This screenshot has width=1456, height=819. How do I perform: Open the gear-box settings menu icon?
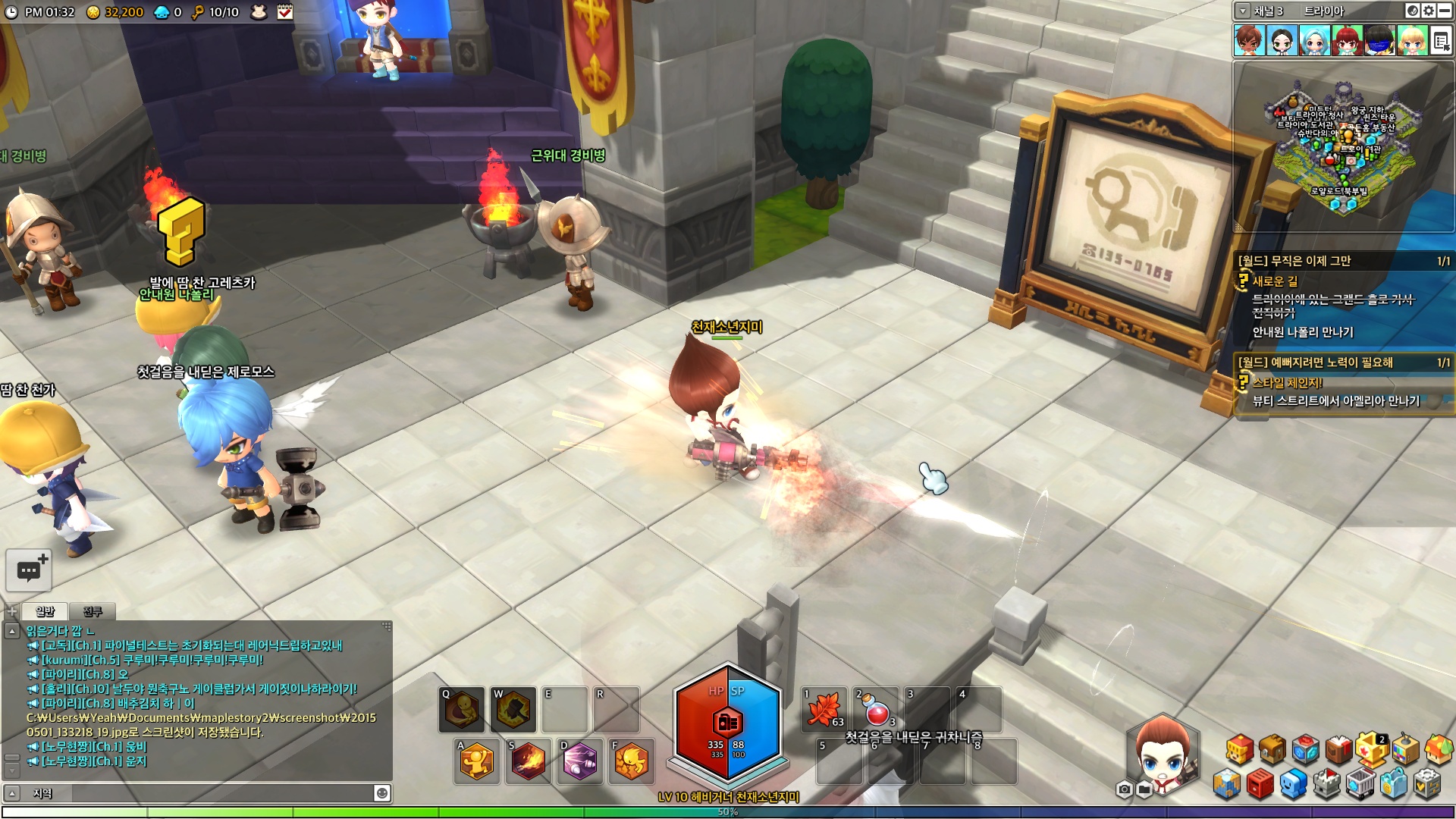1427,784
